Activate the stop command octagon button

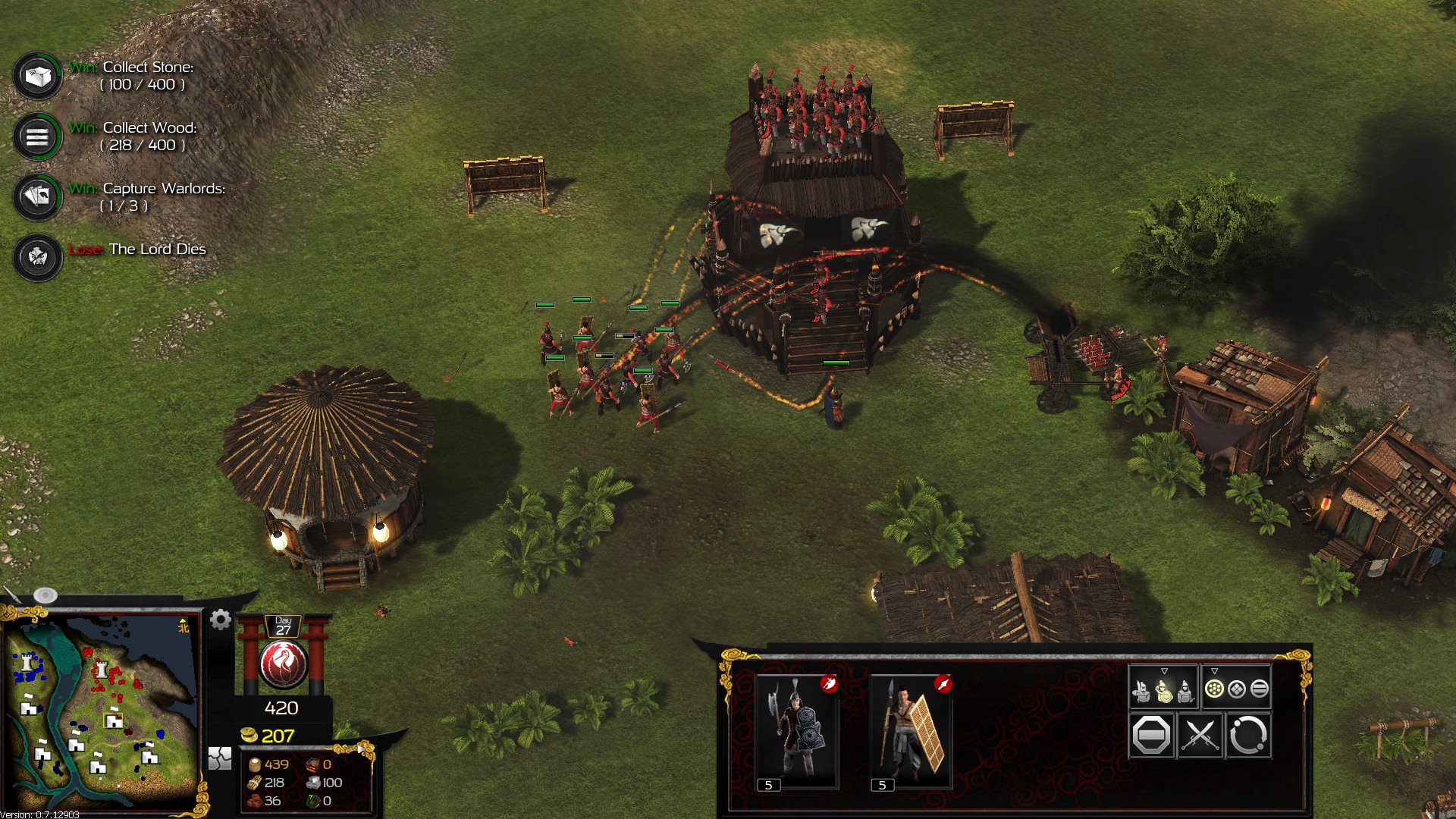pyautogui.click(x=1150, y=735)
